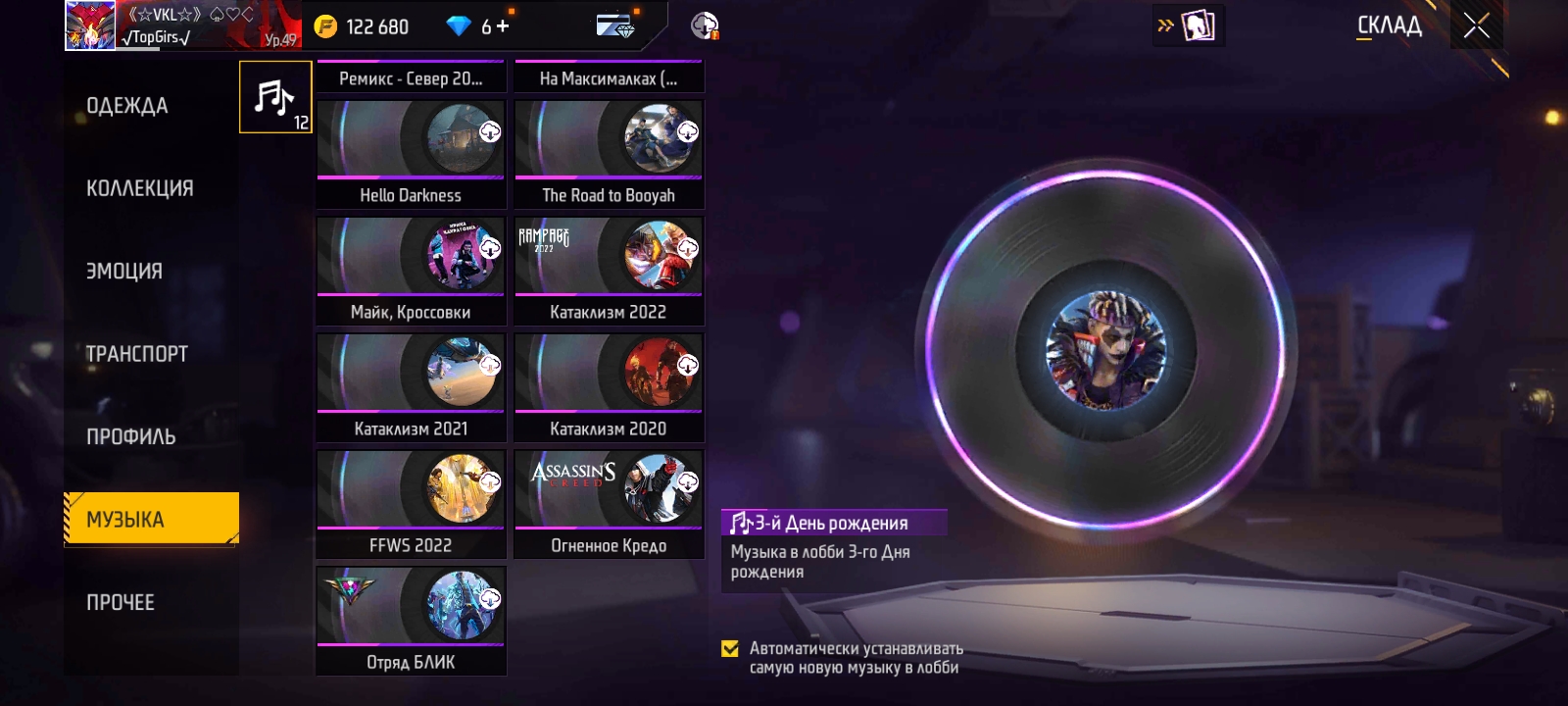Close the СКЛАД screen

[x=1476, y=26]
